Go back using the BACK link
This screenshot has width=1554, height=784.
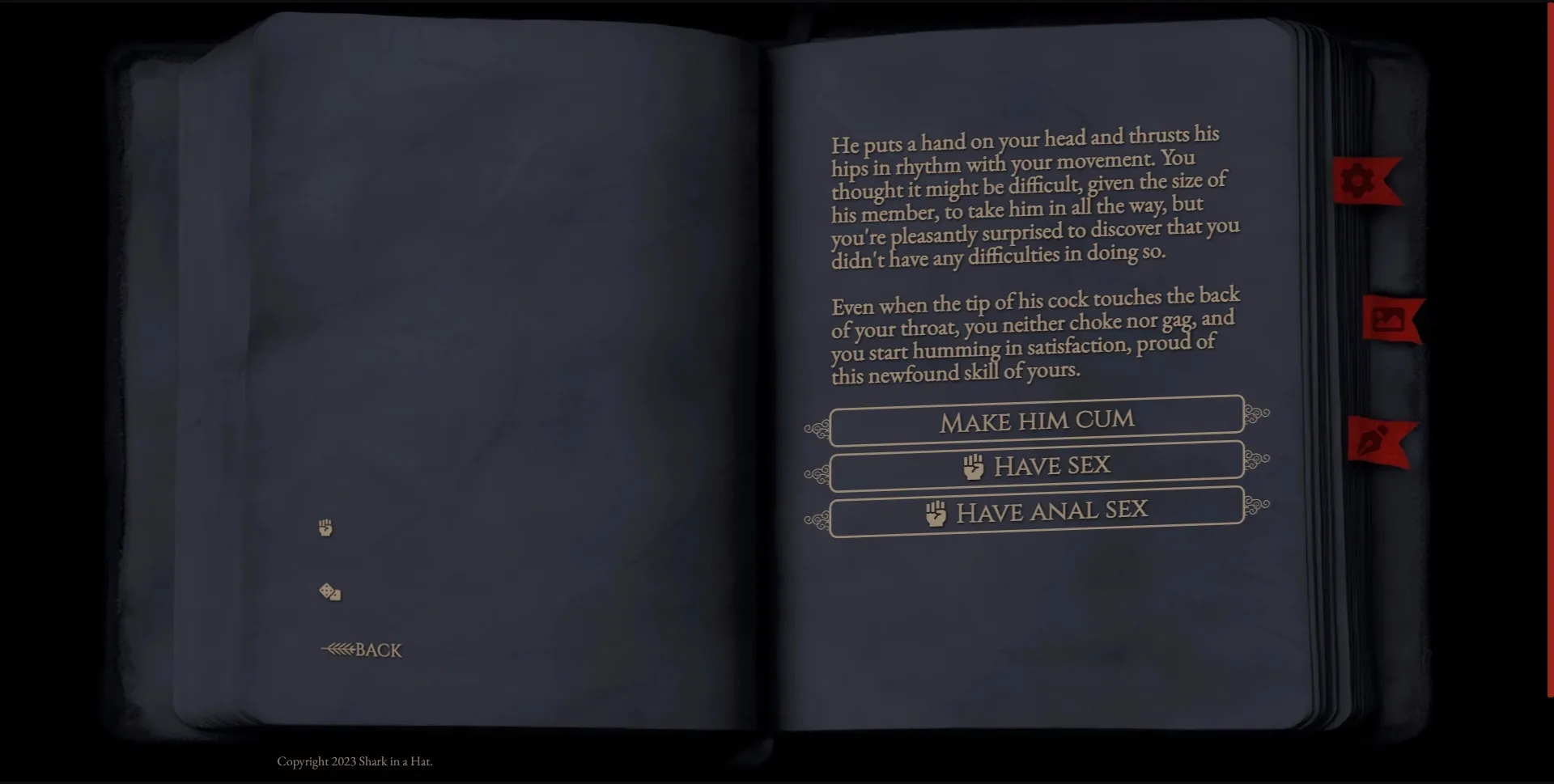tap(376, 650)
